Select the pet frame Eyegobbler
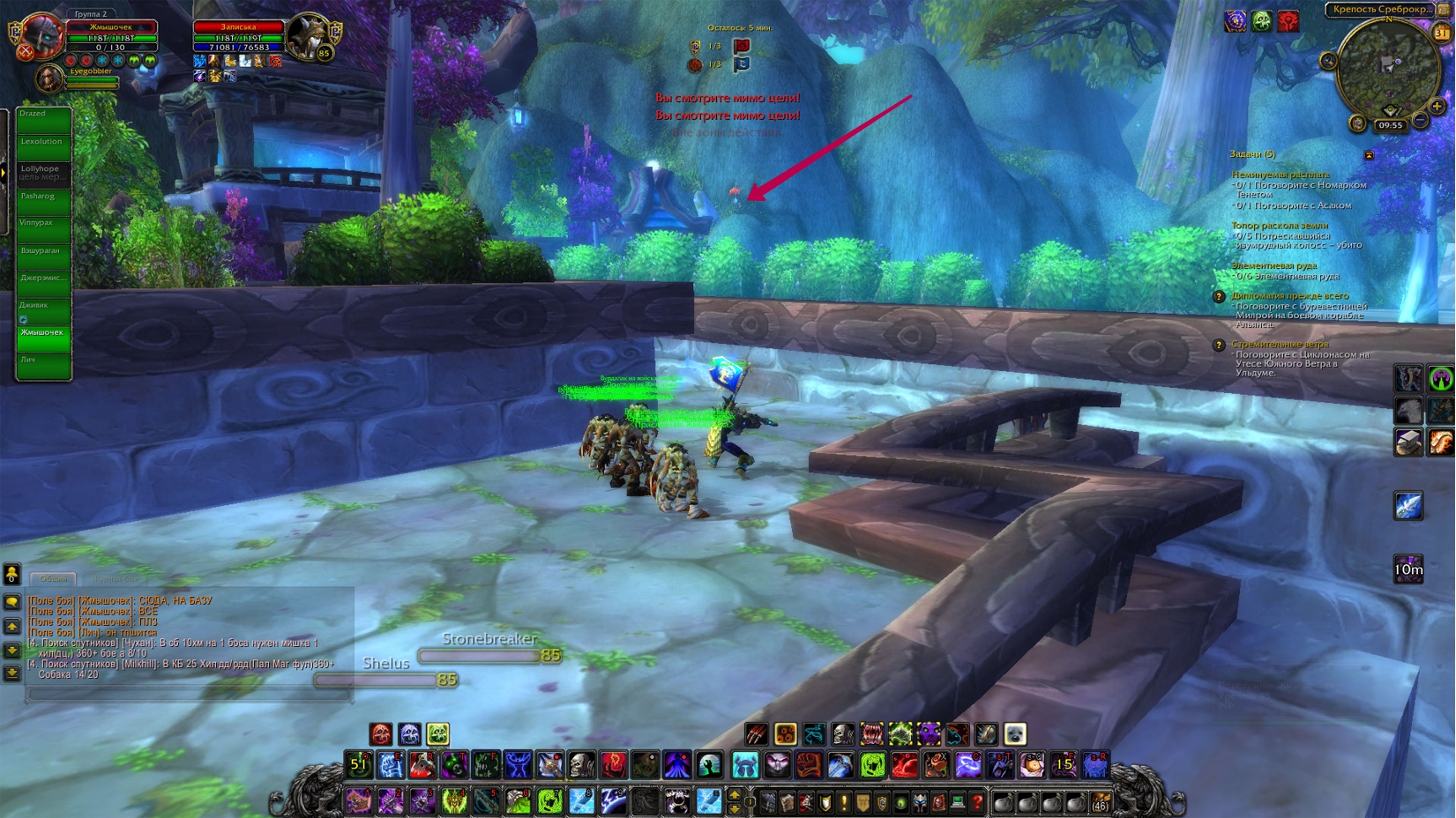 tap(49, 79)
